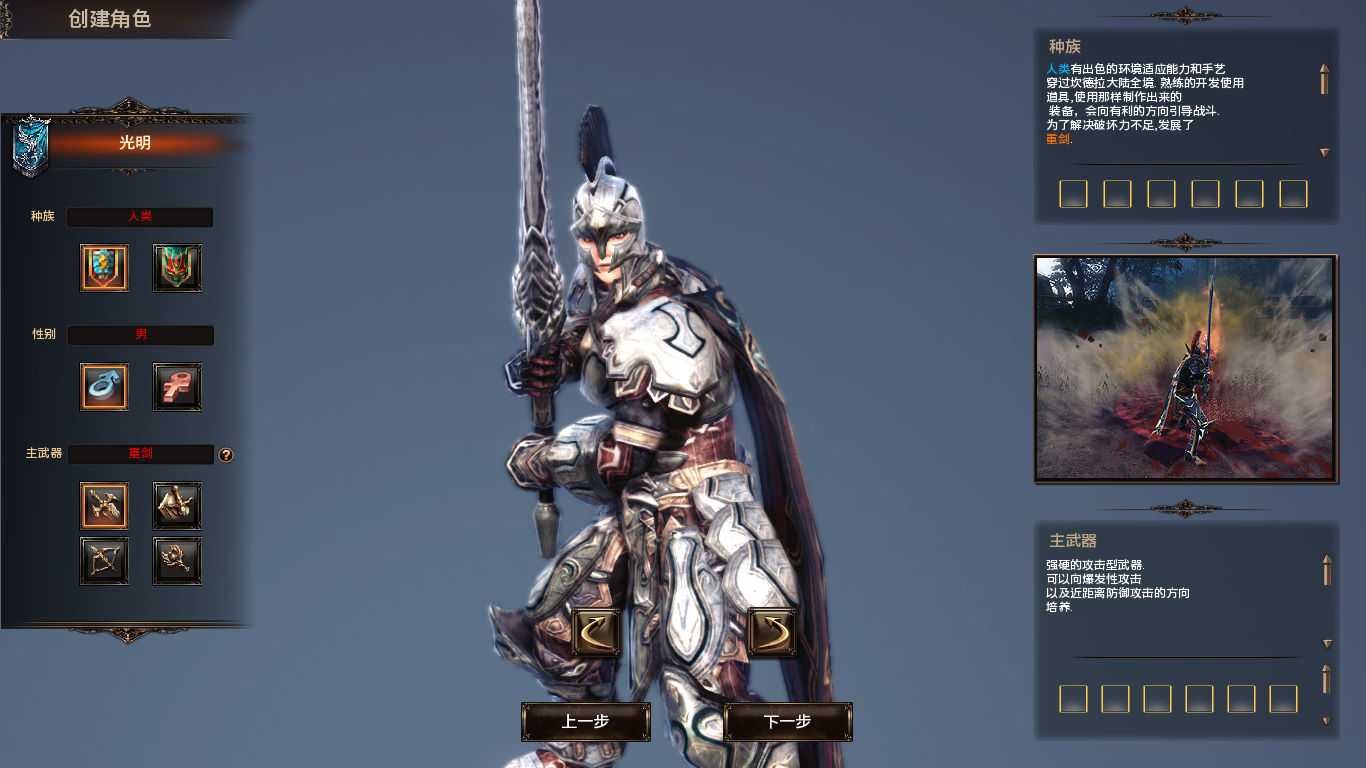Select the axe weapon icon beside the greatsword
This screenshot has width=1366, height=768.
pos(177,506)
